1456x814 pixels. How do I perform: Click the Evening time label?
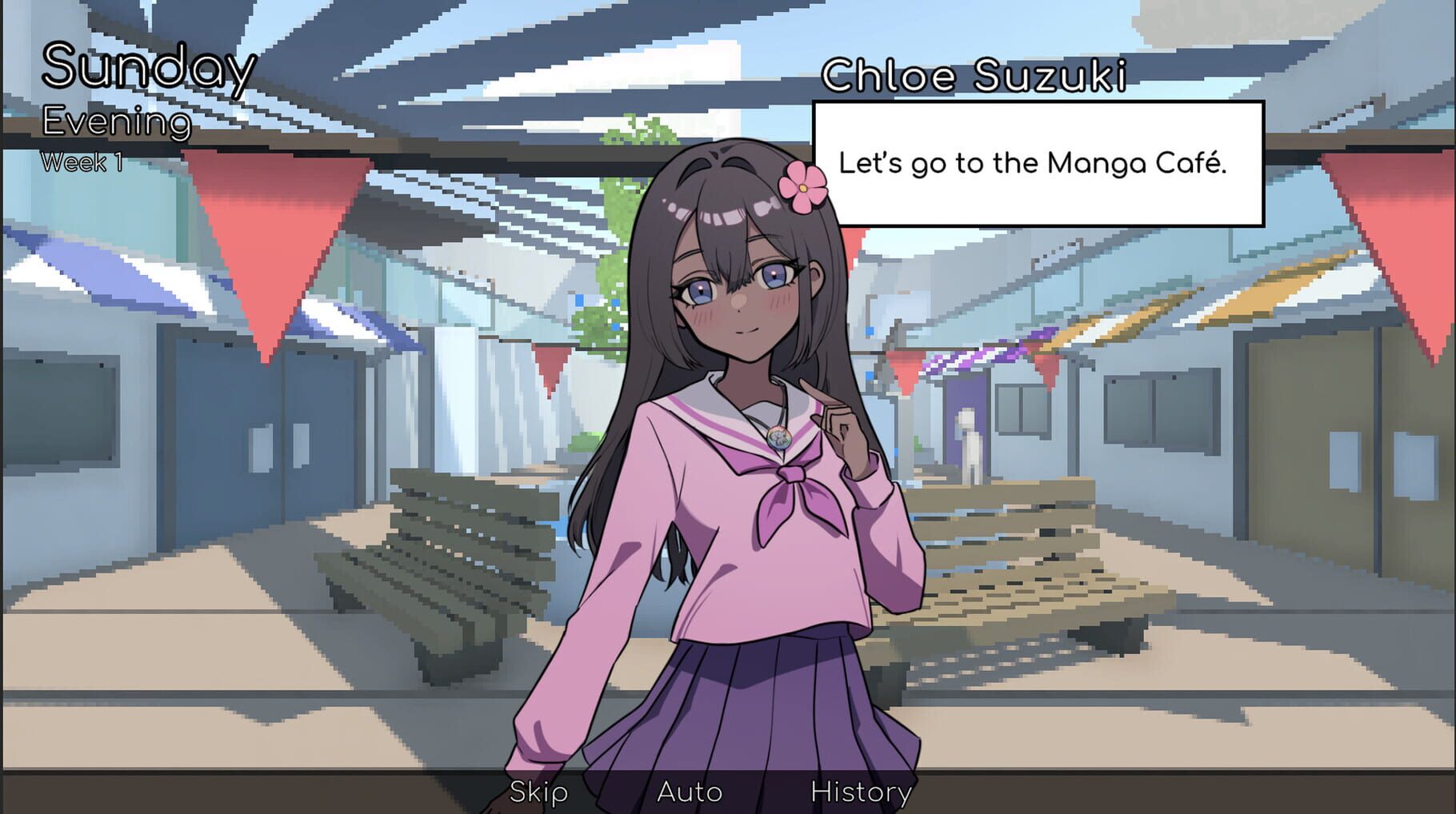pos(117,123)
